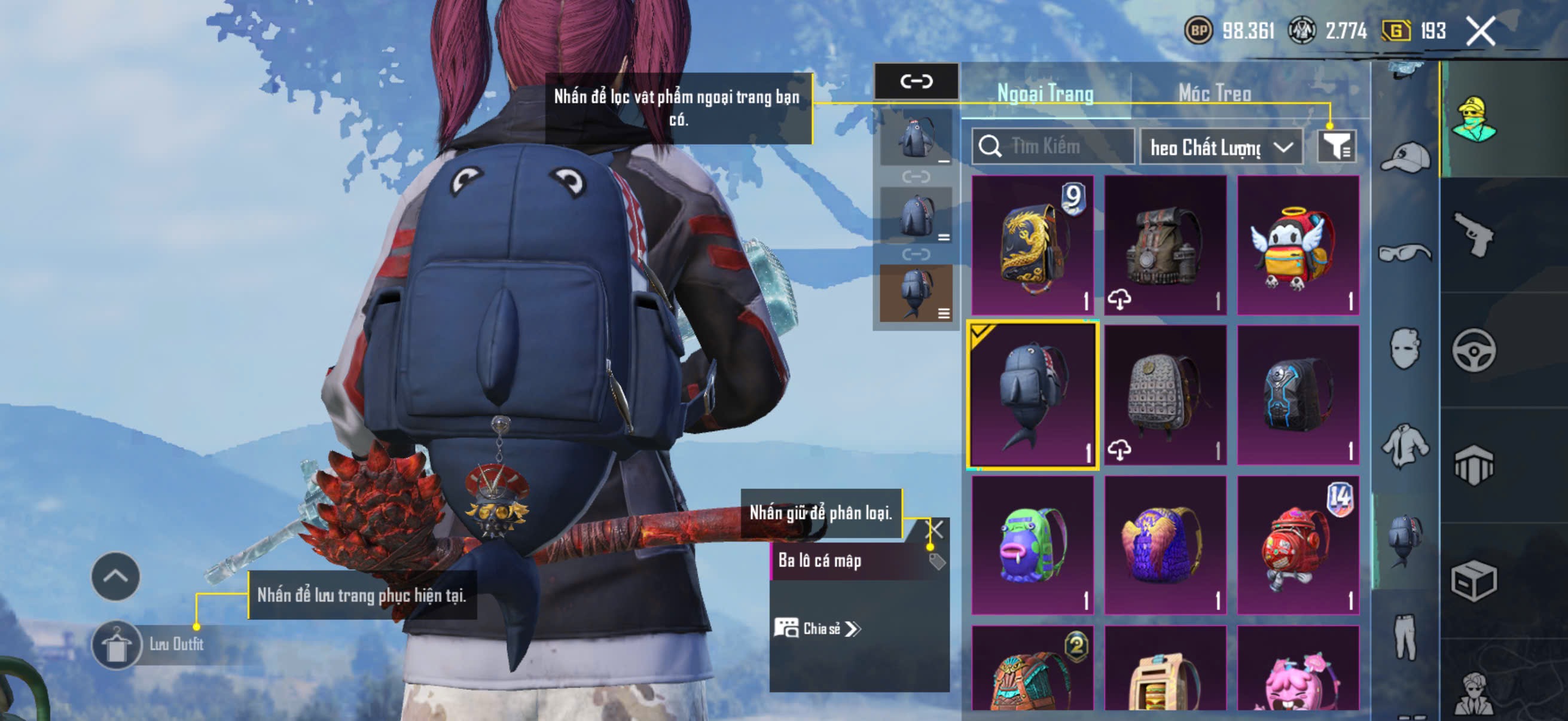Image resolution: width=1568 pixels, height=721 pixels.
Task: Open the pistol weapon skins category
Action: 1474,234
